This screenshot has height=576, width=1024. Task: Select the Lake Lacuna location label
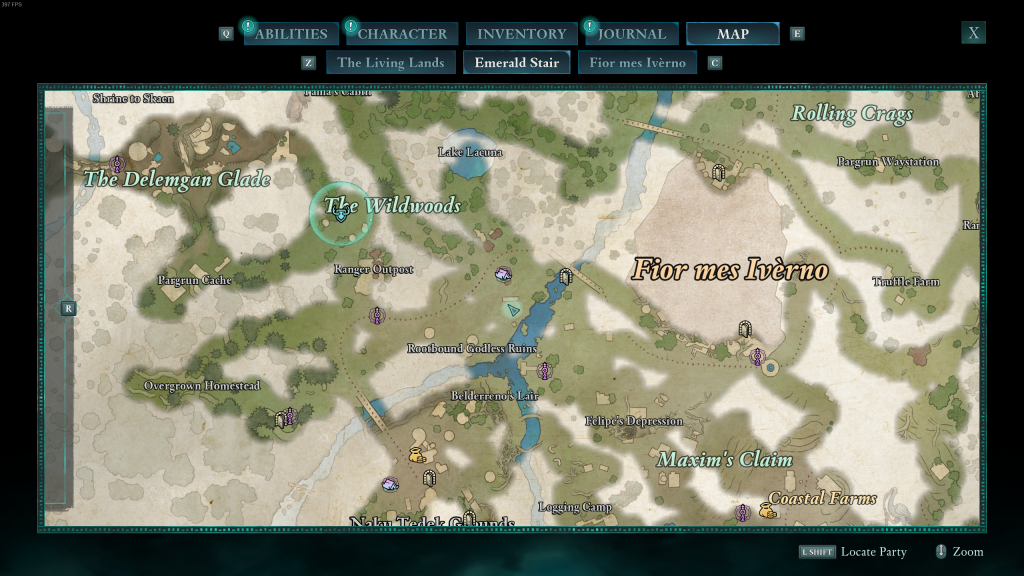470,152
